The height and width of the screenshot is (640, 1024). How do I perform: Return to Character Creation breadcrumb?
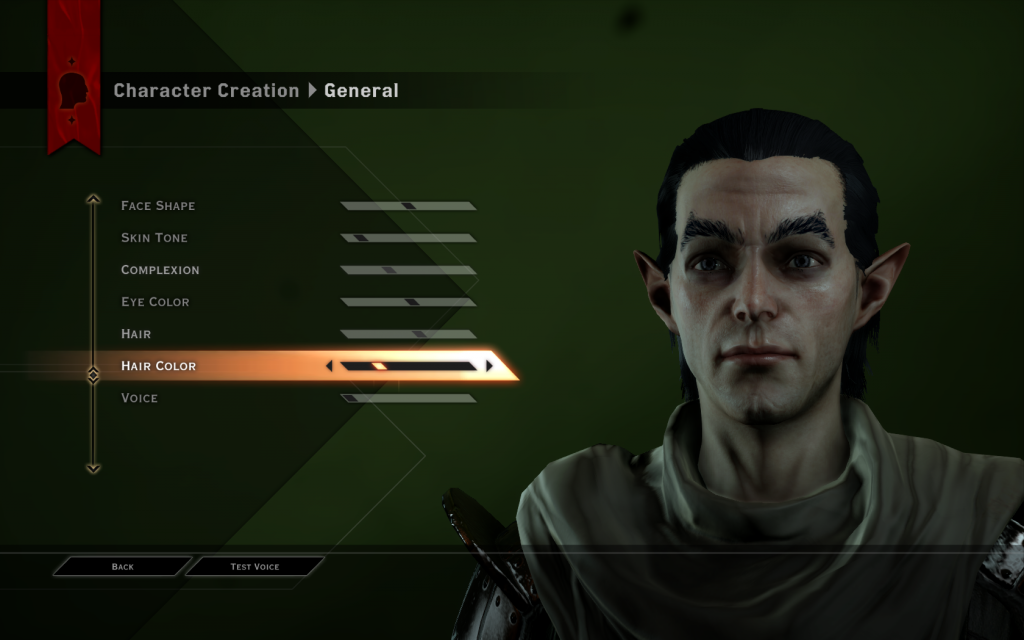(x=206, y=91)
